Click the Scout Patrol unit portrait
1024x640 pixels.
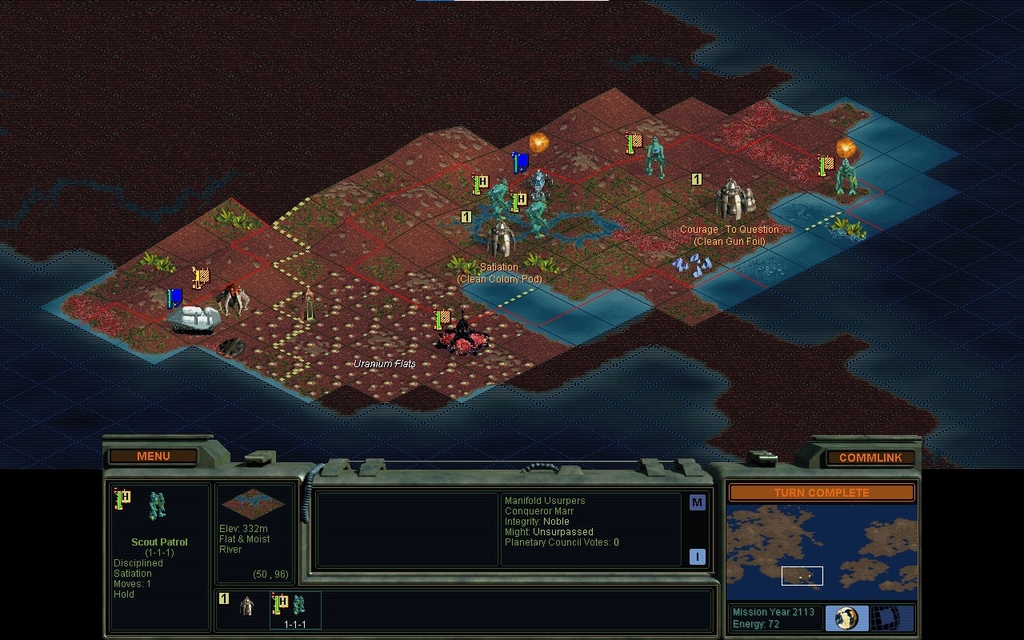pyautogui.click(x=157, y=506)
